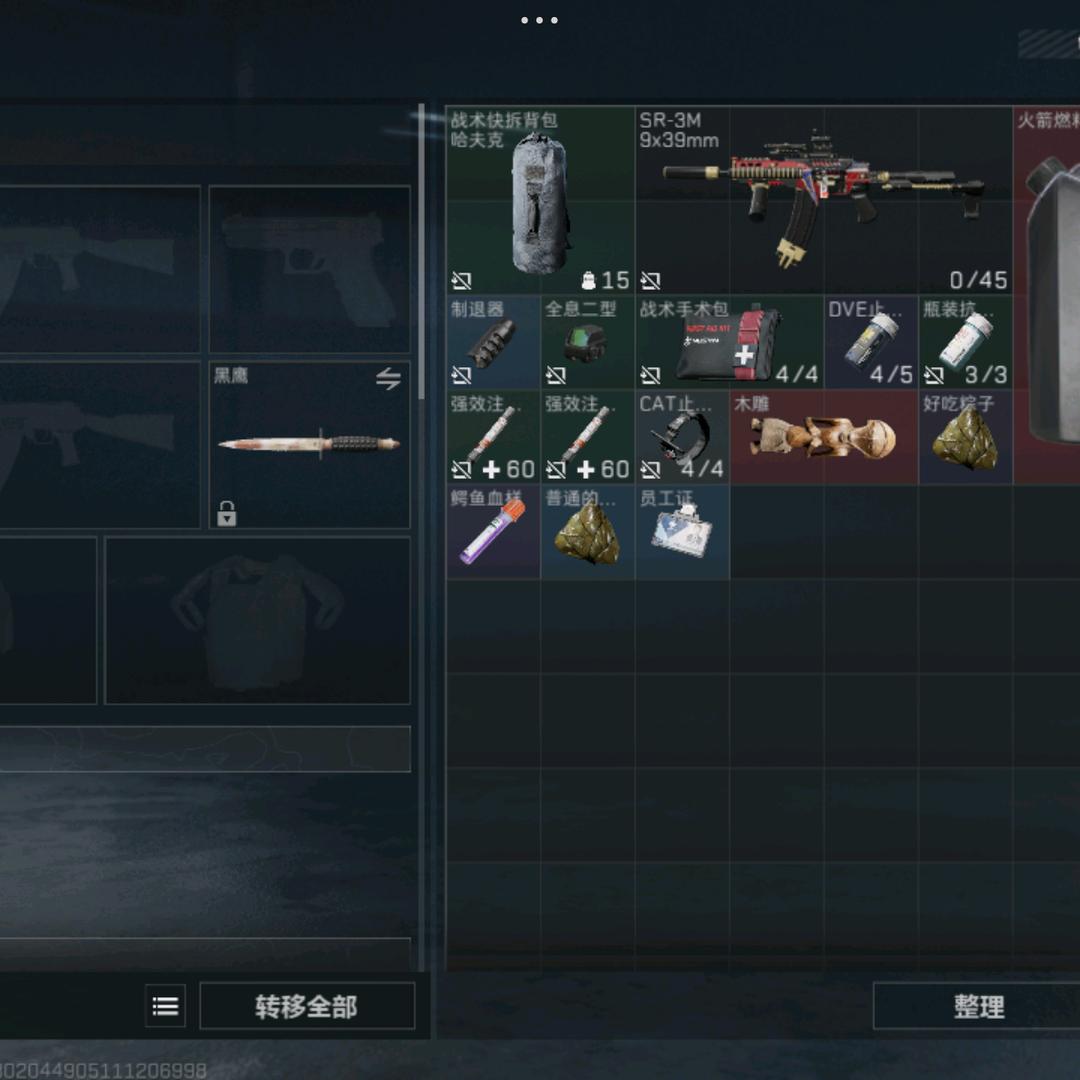Select the holographic sight (全息二型) item

point(587,343)
